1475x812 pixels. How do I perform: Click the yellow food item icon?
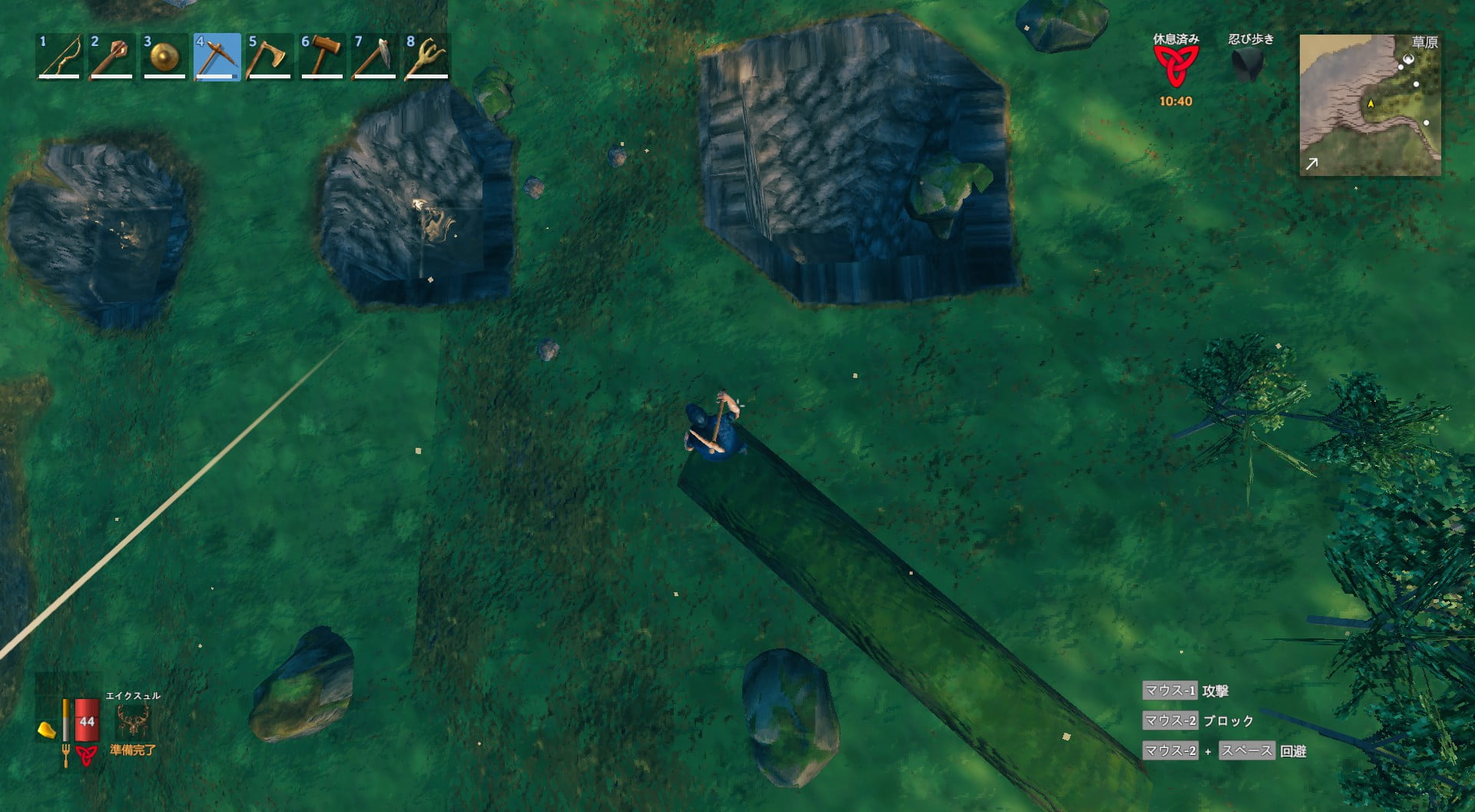[47, 729]
